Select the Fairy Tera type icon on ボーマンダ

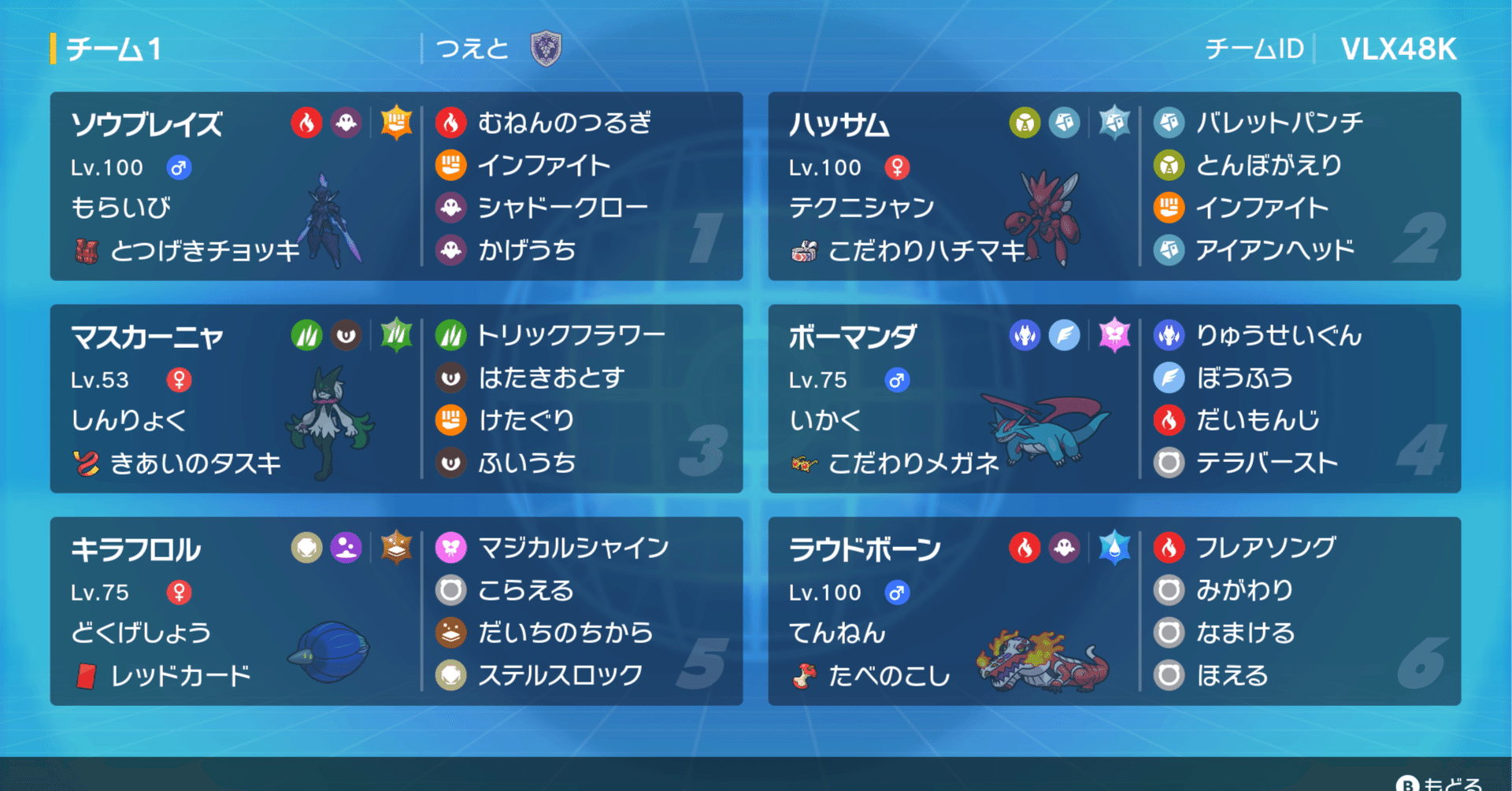pos(1115,334)
